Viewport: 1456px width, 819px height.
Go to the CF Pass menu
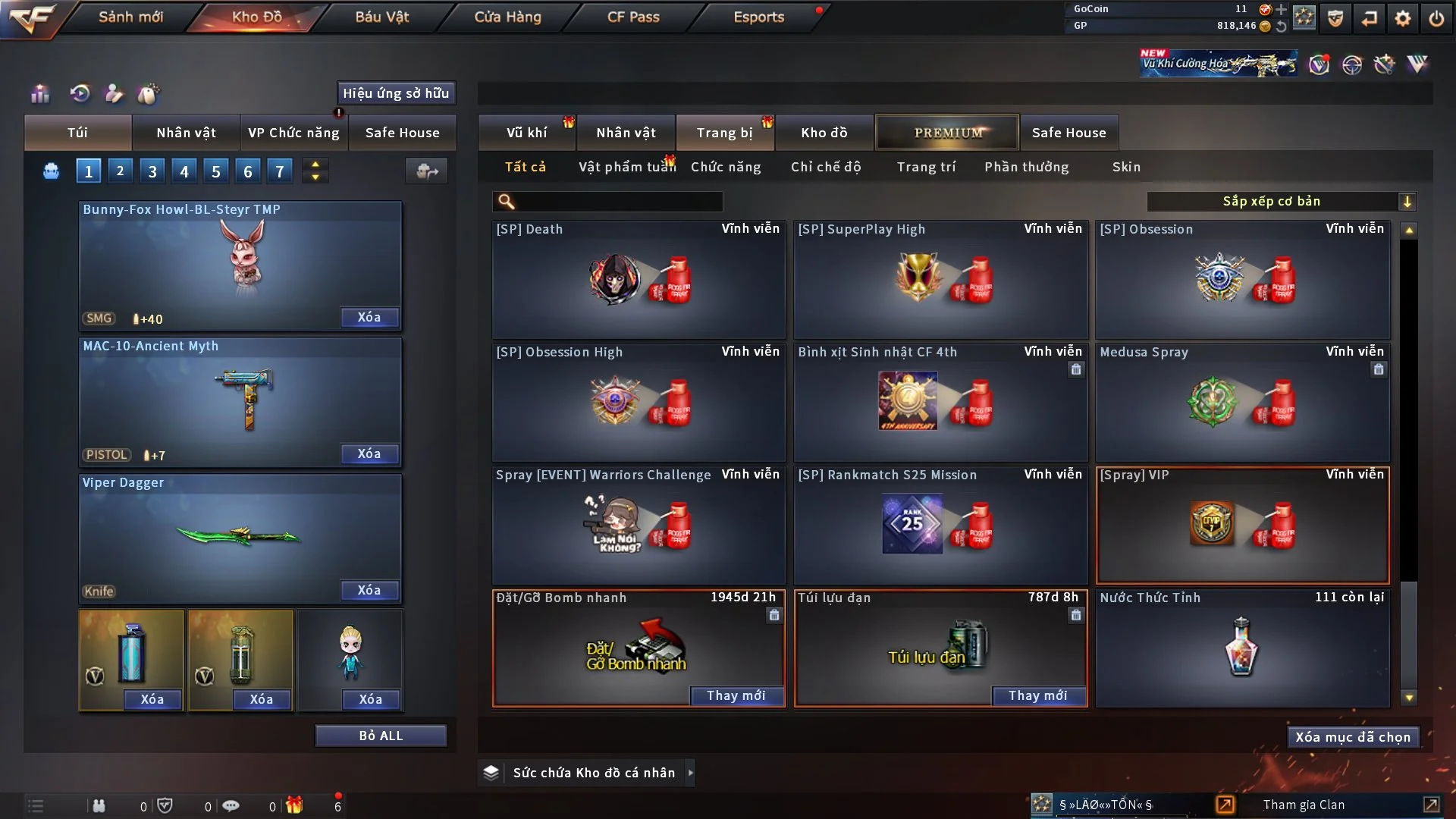tap(633, 17)
